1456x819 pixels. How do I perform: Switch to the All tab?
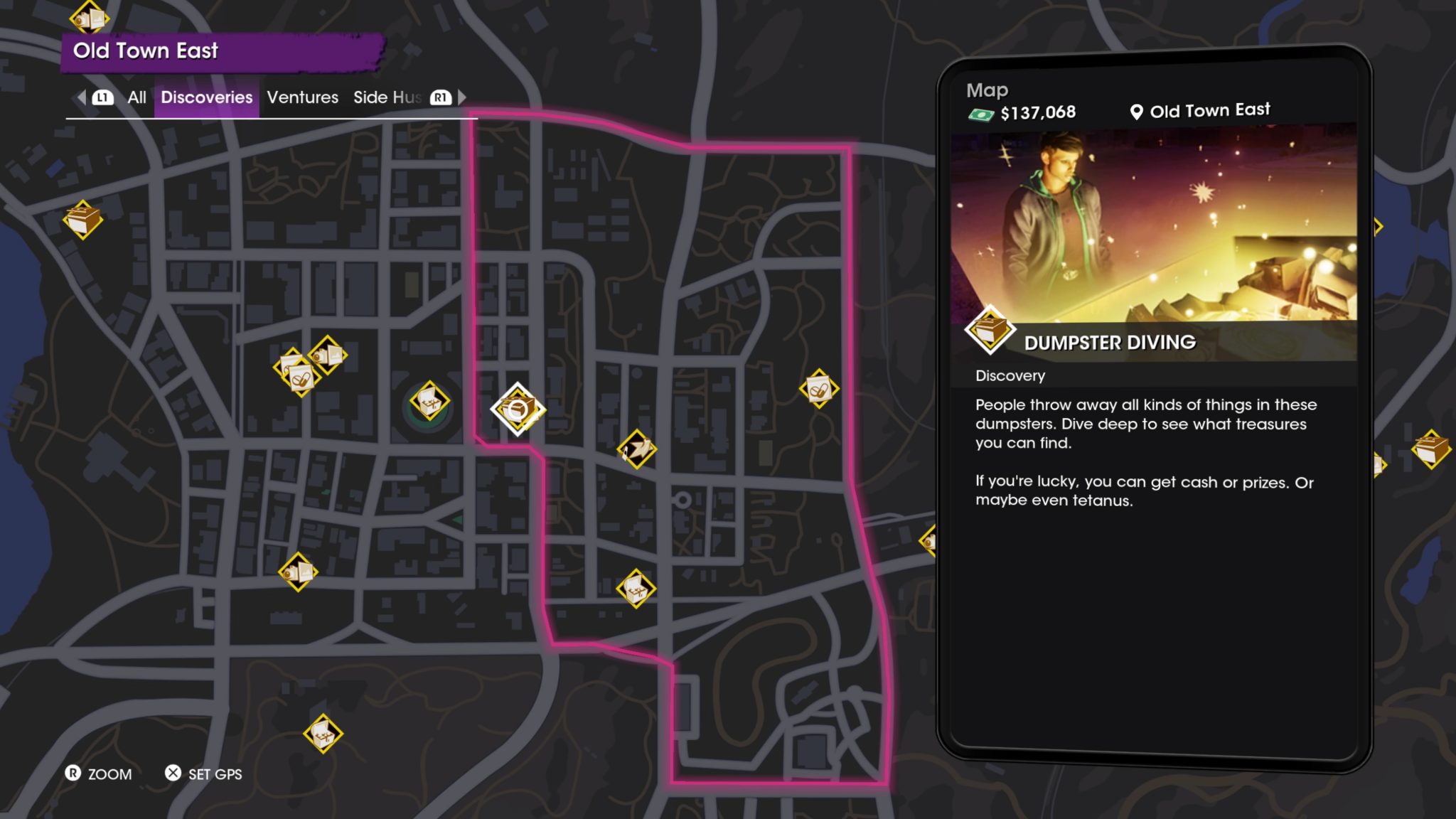click(136, 97)
